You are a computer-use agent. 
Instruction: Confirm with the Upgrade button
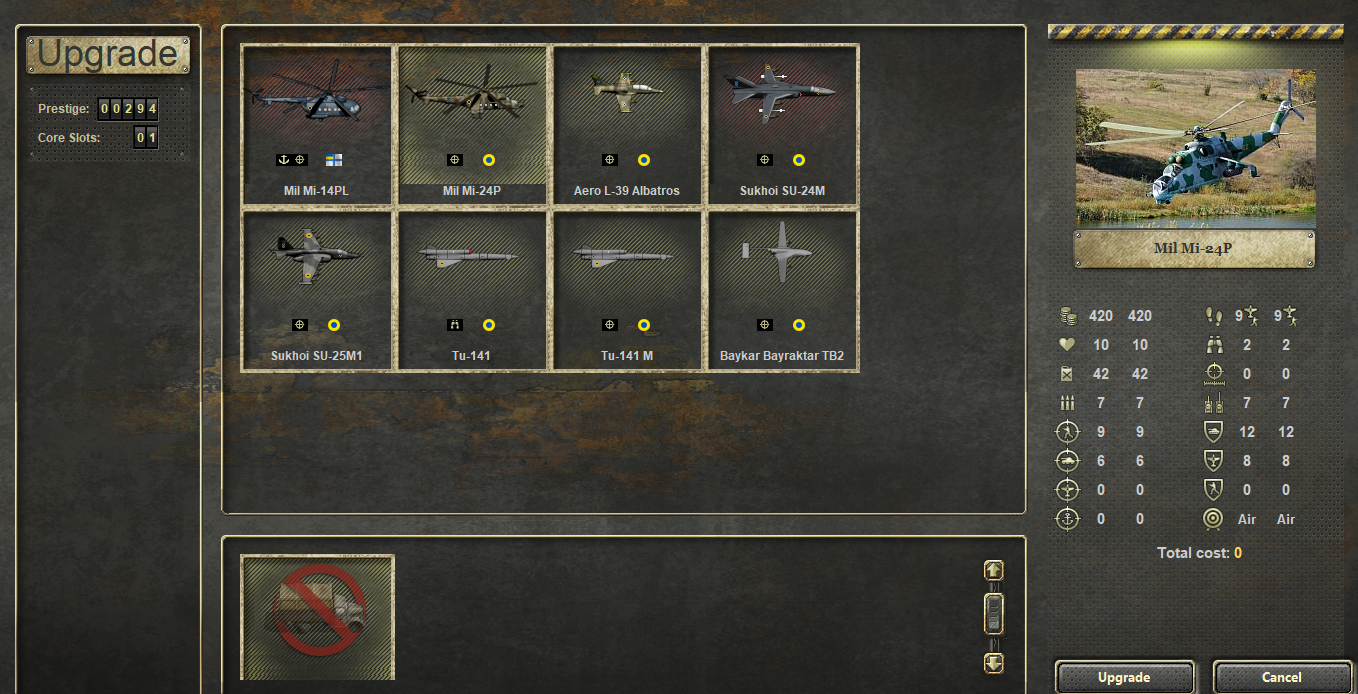[x=1124, y=677]
